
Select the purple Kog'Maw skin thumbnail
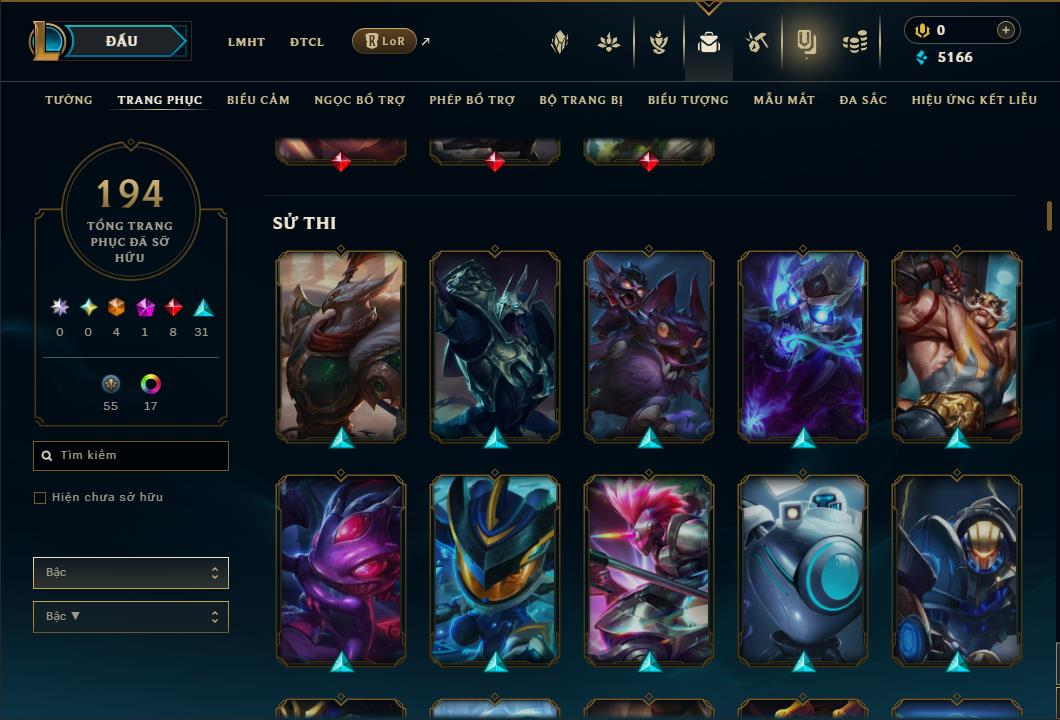341,565
